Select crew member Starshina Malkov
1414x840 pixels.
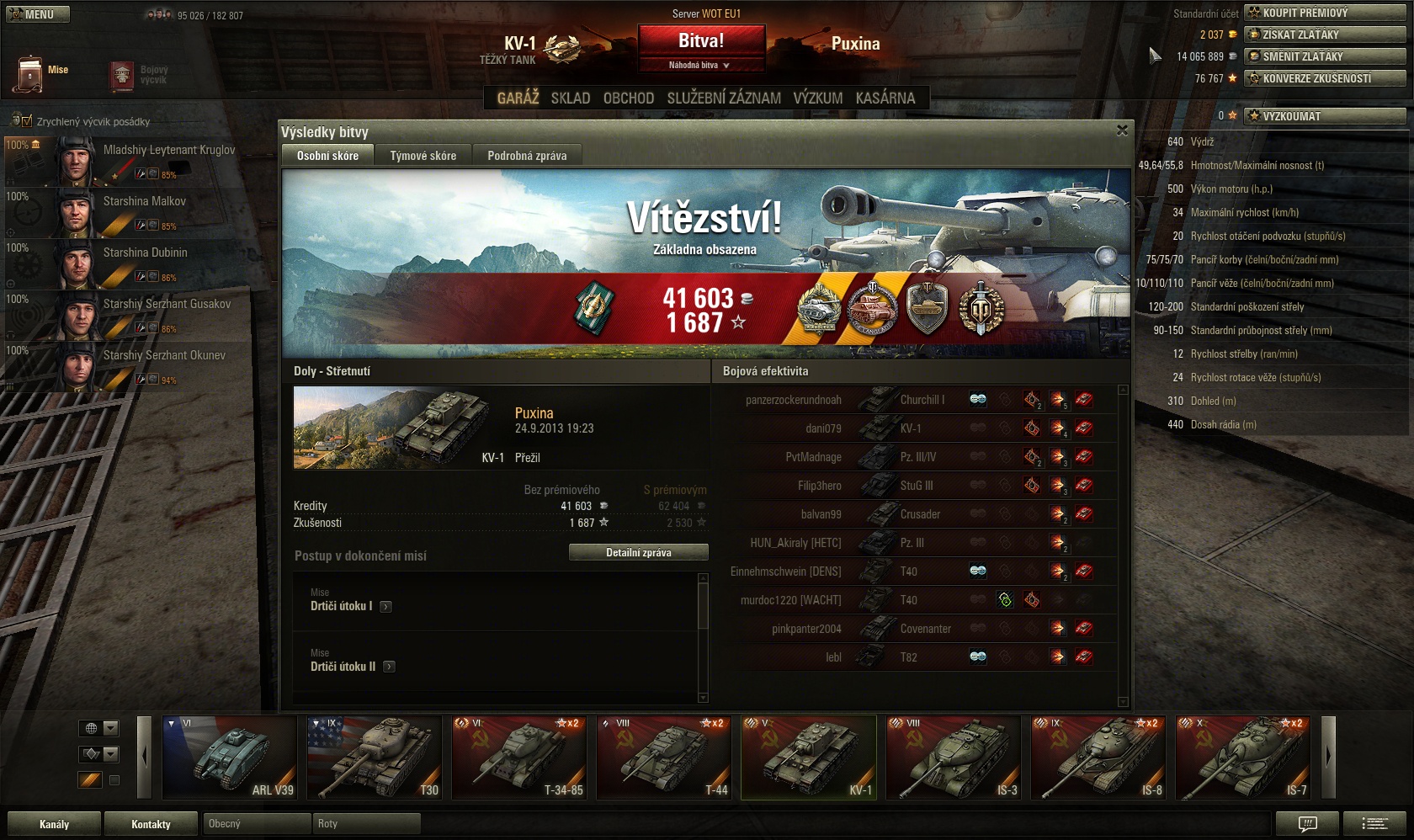coord(143,202)
